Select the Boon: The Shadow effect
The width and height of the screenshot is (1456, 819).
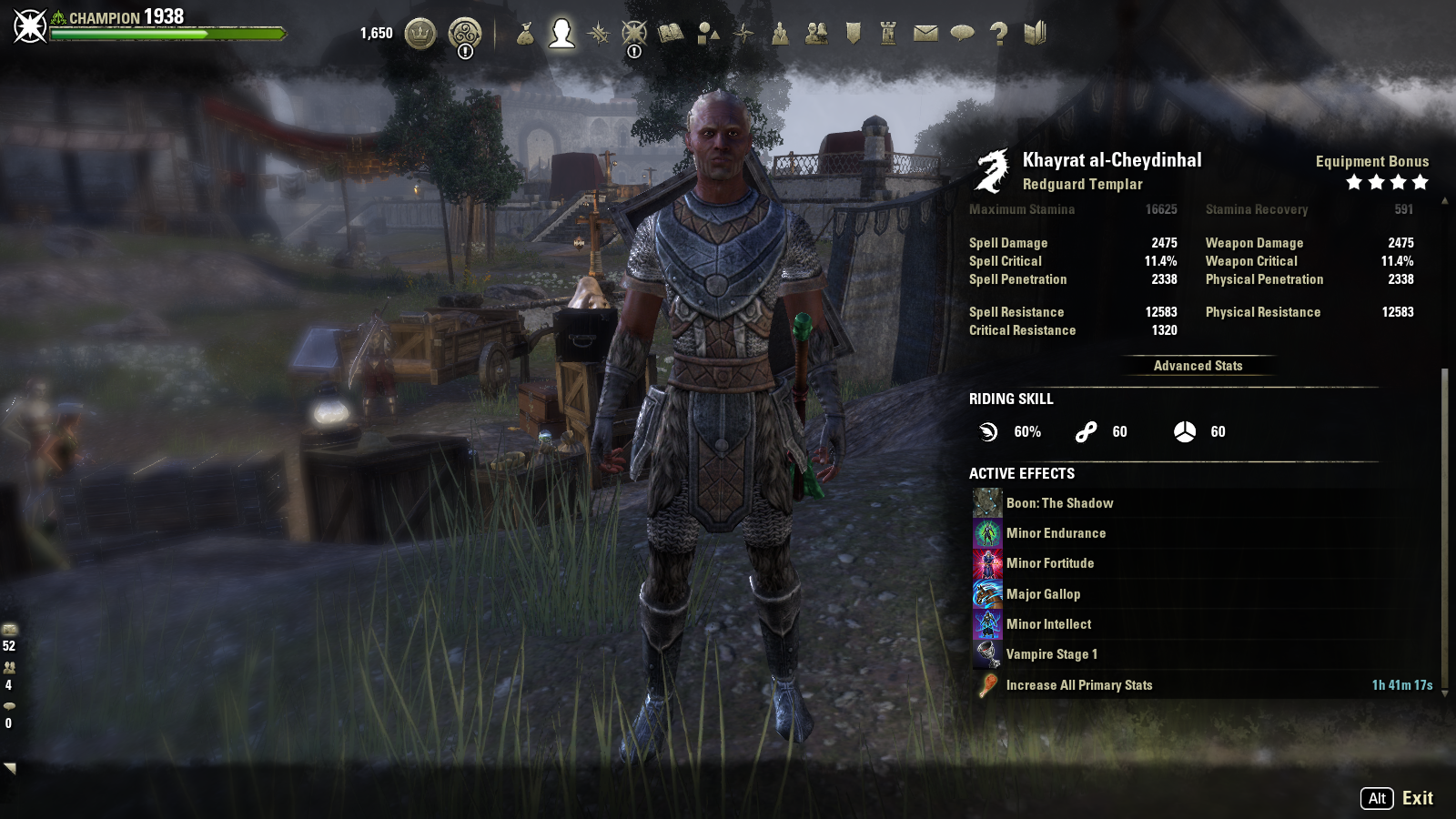pyautogui.click(x=1059, y=503)
